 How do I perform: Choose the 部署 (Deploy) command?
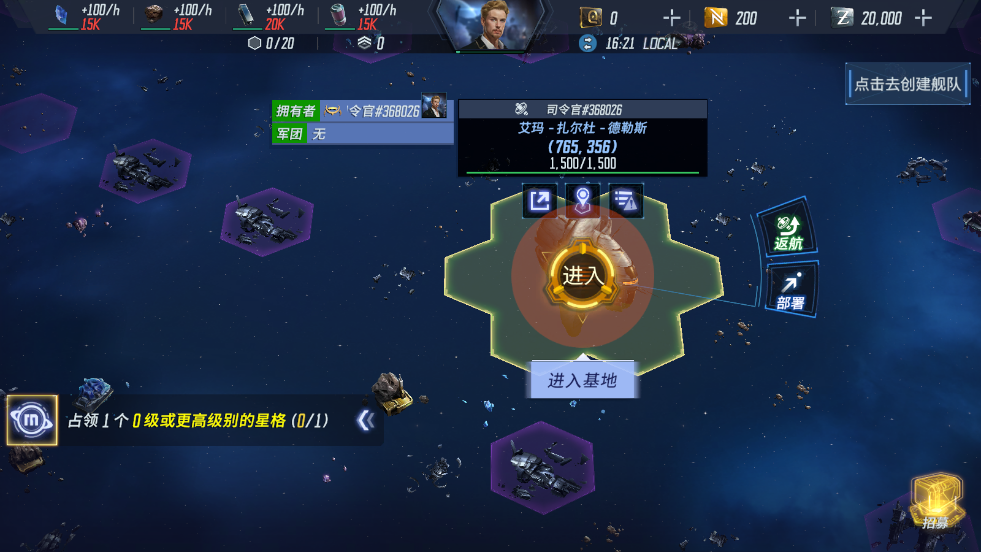(790, 291)
